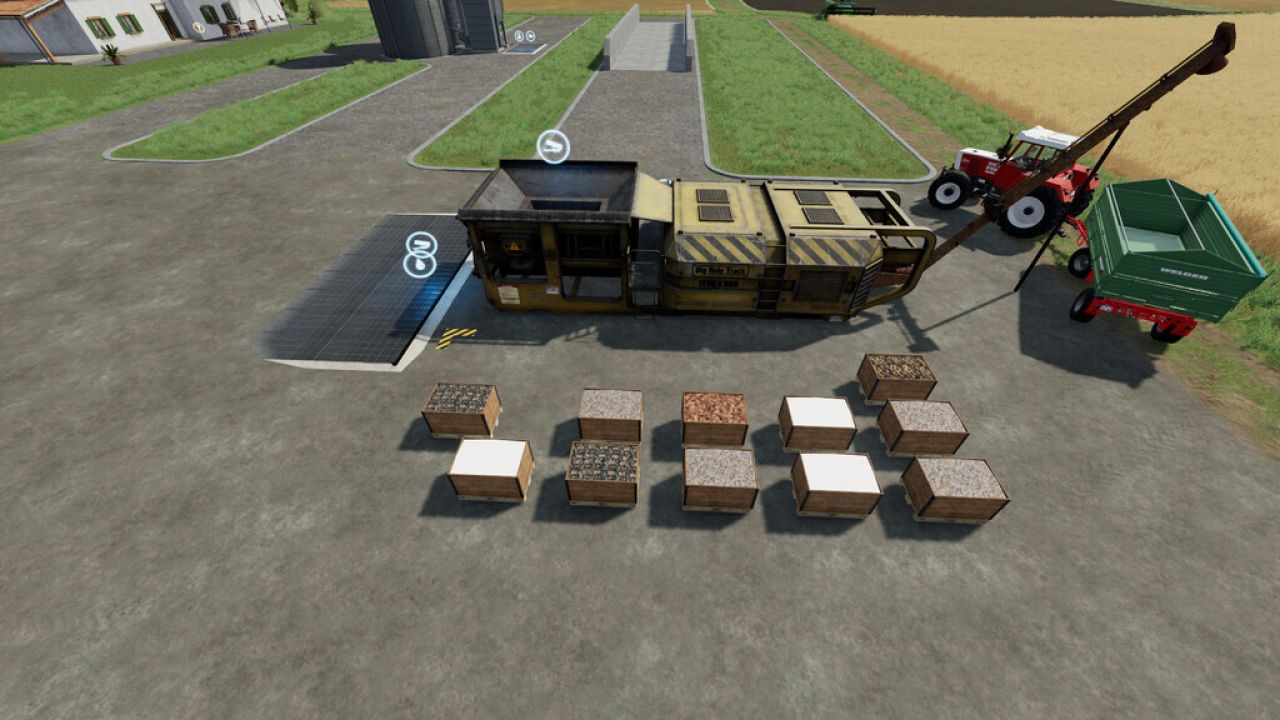Click the worker interaction icon near the silo driveway

519,35
